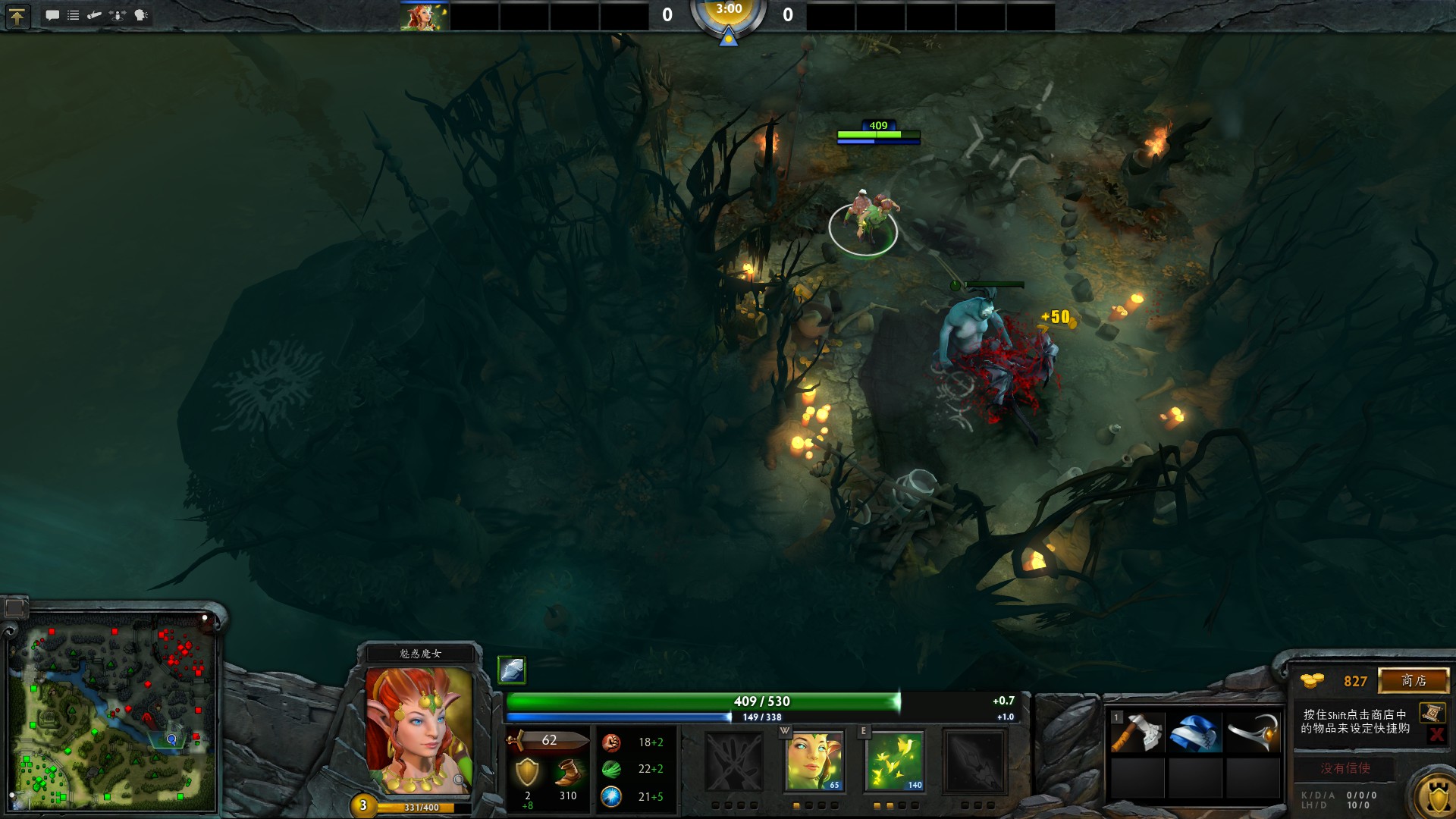
Task: Cast the Enchant ability
Action: [x=814, y=761]
